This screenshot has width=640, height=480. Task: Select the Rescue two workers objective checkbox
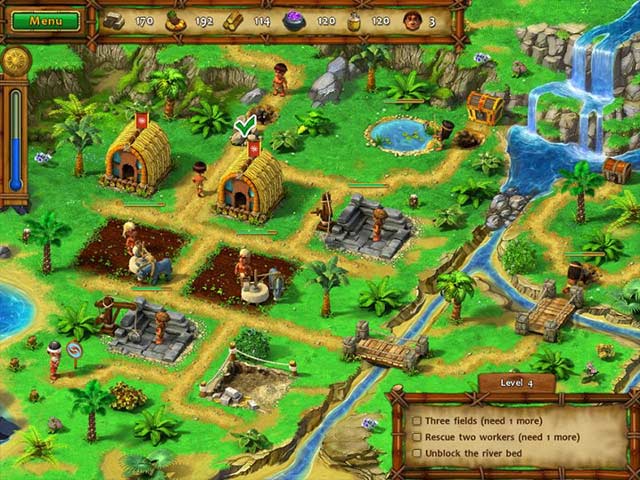coord(417,437)
